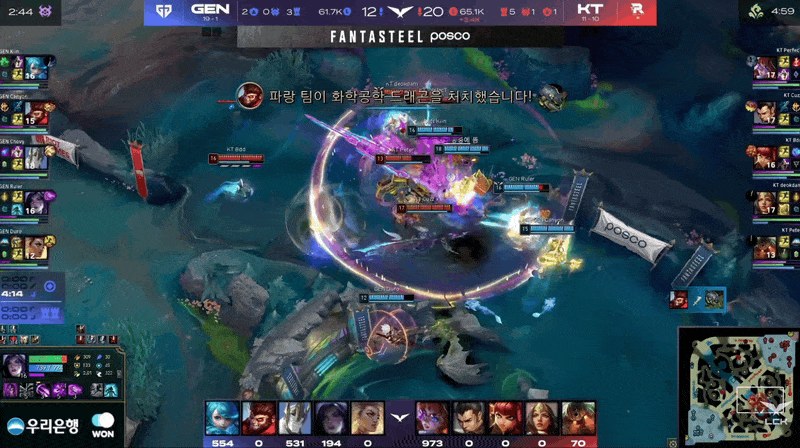Select GEN Canyon's champion portrait
The width and height of the screenshot is (800, 448).
click(37, 112)
